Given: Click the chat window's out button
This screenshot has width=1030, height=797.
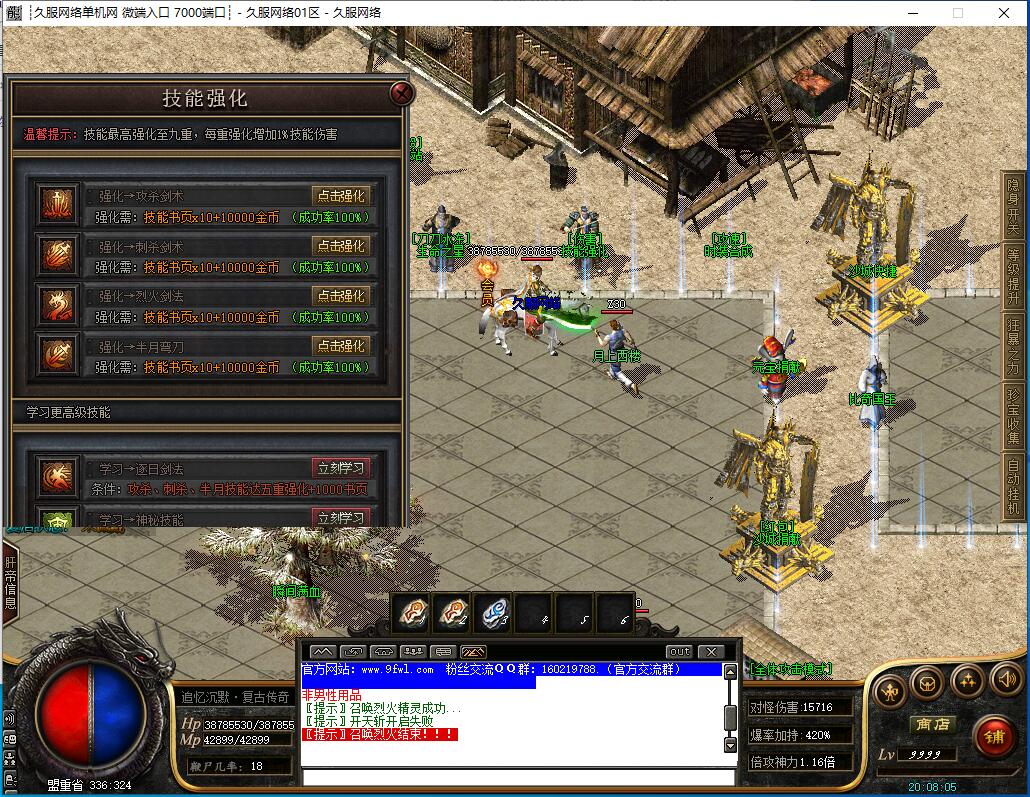Looking at the screenshot, I should pyautogui.click(x=679, y=652).
